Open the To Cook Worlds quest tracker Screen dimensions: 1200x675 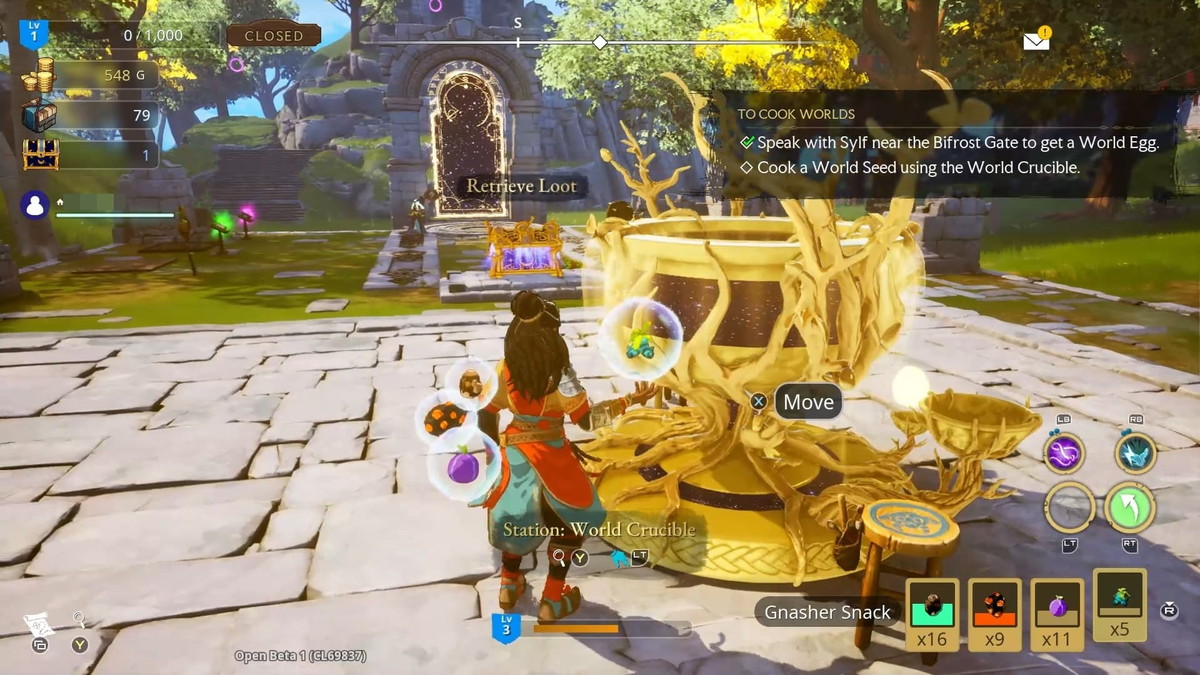pyautogui.click(x=797, y=114)
